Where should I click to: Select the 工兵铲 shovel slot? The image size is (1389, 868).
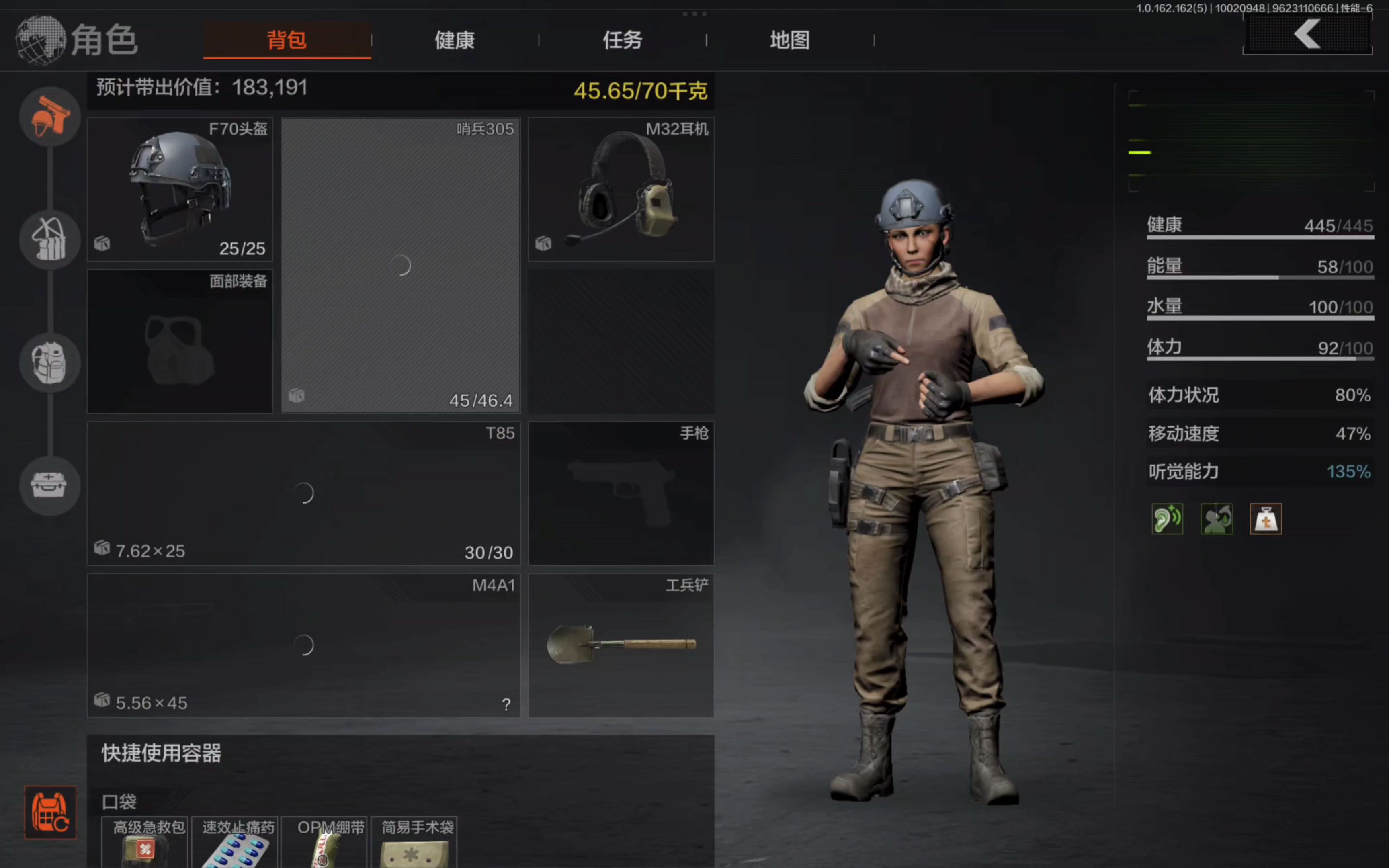click(621, 645)
